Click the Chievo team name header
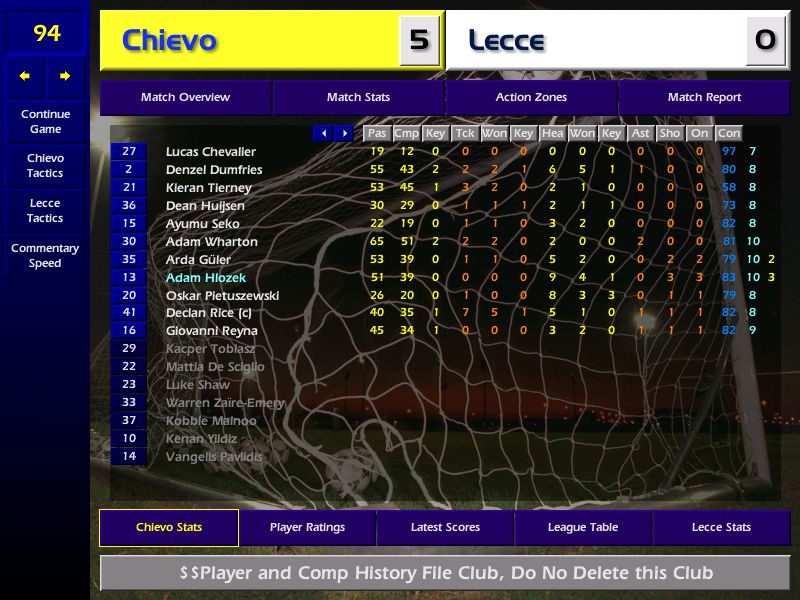Image resolution: width=800 pixels, height=600 pixels. point(170,41)
